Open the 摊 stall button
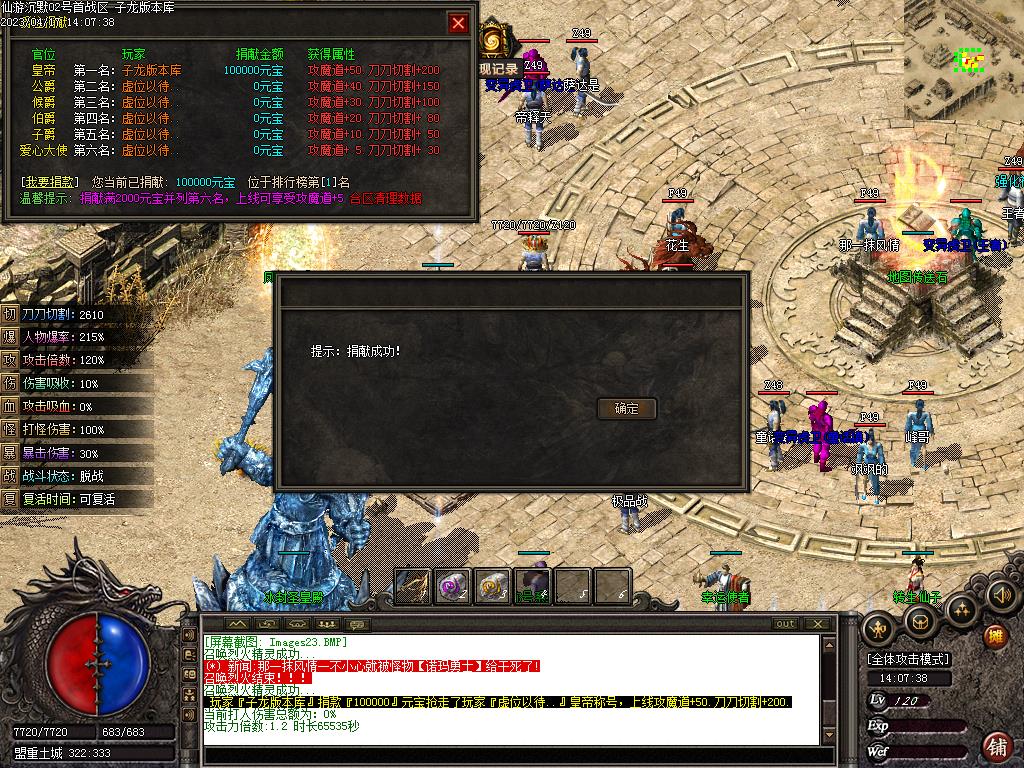 point(995,636)
